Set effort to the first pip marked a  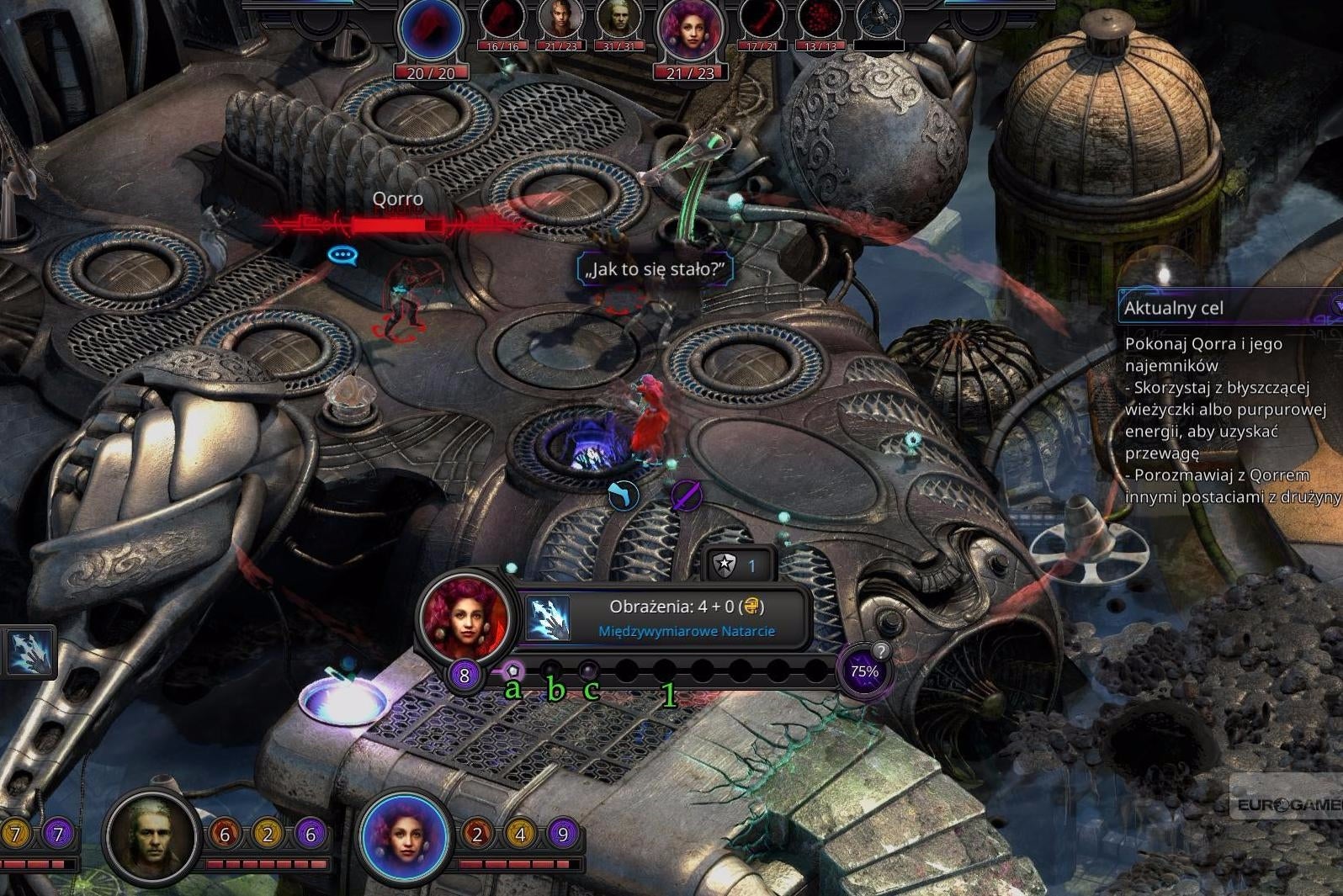[x=512, y=671]
